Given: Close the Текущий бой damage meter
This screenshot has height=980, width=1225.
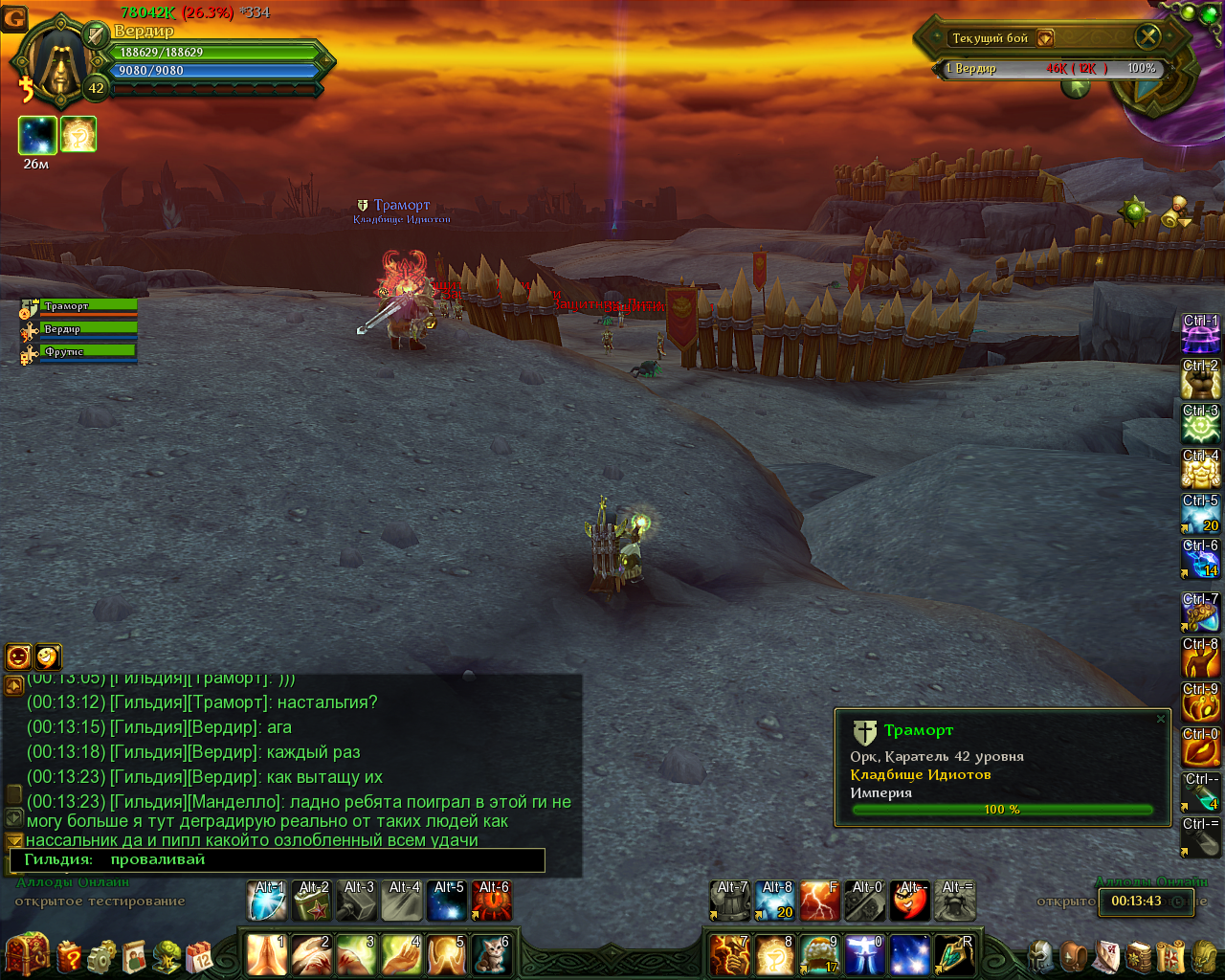Looking at the screenshot, I should point(1147,37).
